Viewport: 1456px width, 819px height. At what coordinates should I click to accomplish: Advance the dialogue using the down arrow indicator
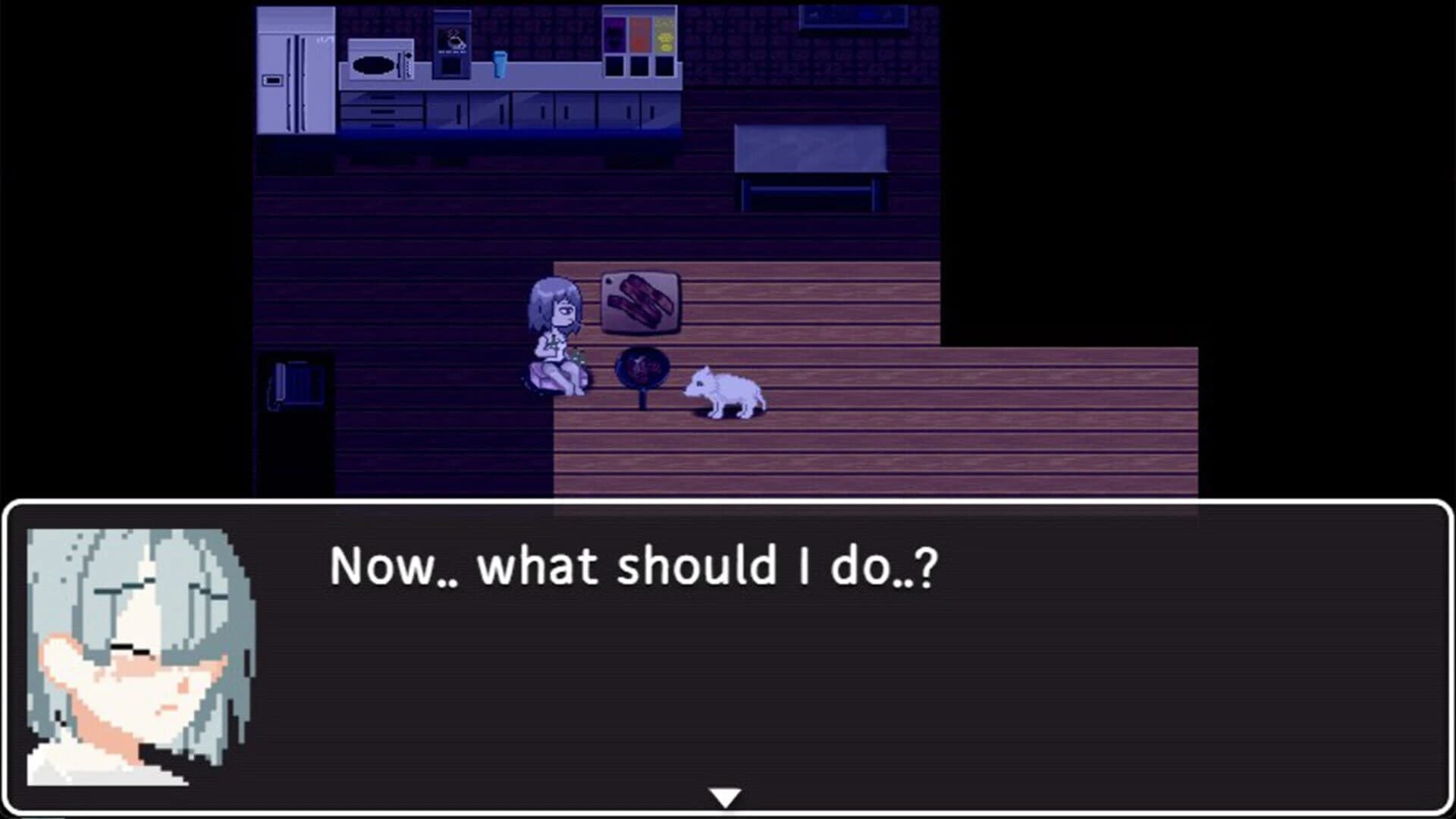[x=727, y=796]
